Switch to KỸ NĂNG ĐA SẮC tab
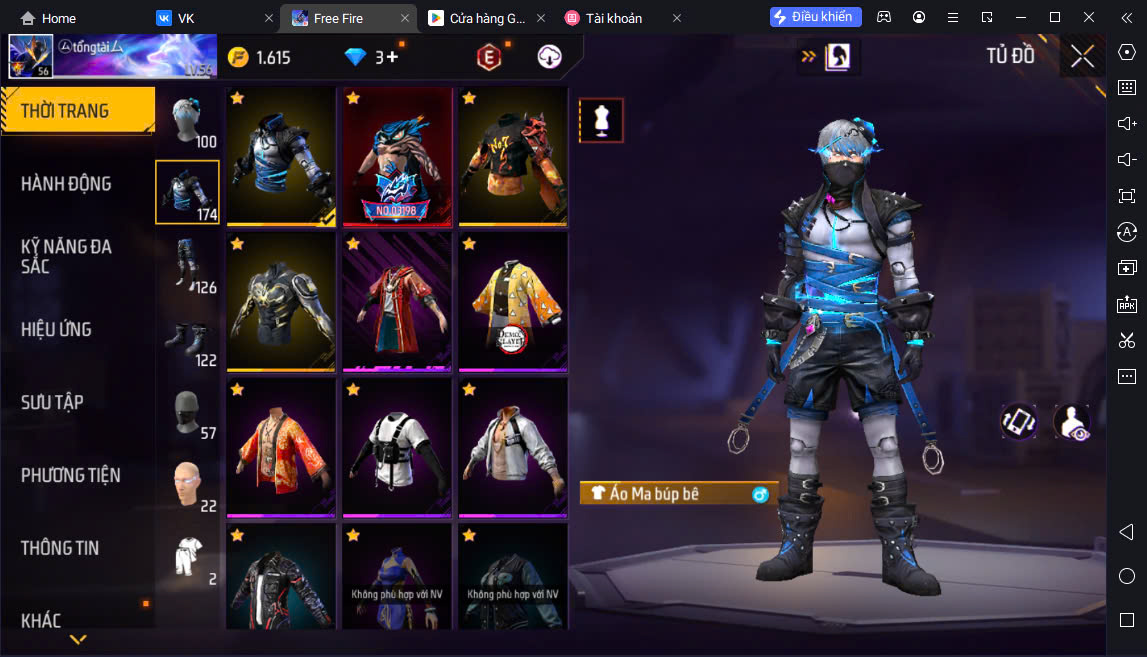Image resolution: width=1147 pixels, height=657 pixels. [x=66, y=256]
